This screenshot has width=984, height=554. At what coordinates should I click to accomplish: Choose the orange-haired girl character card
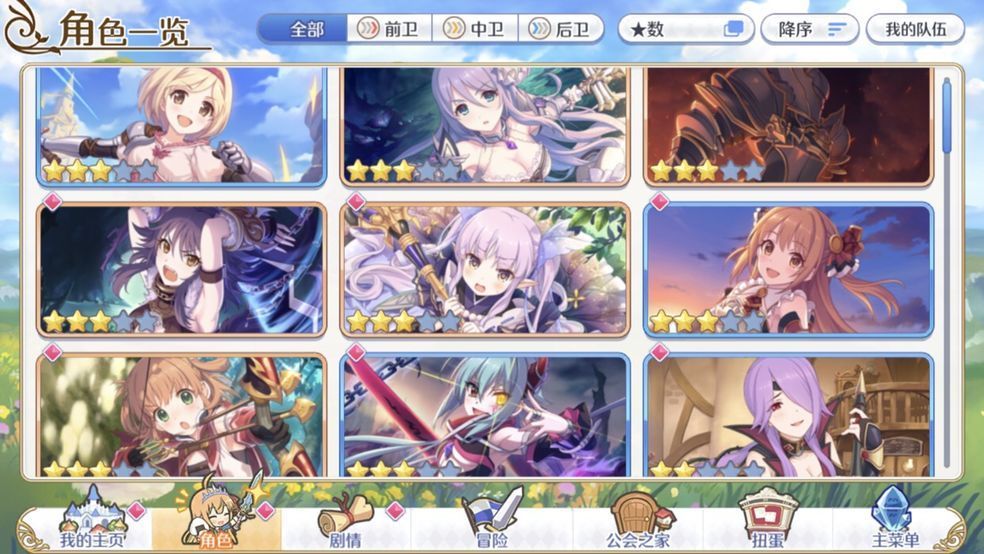click(788, 270)
